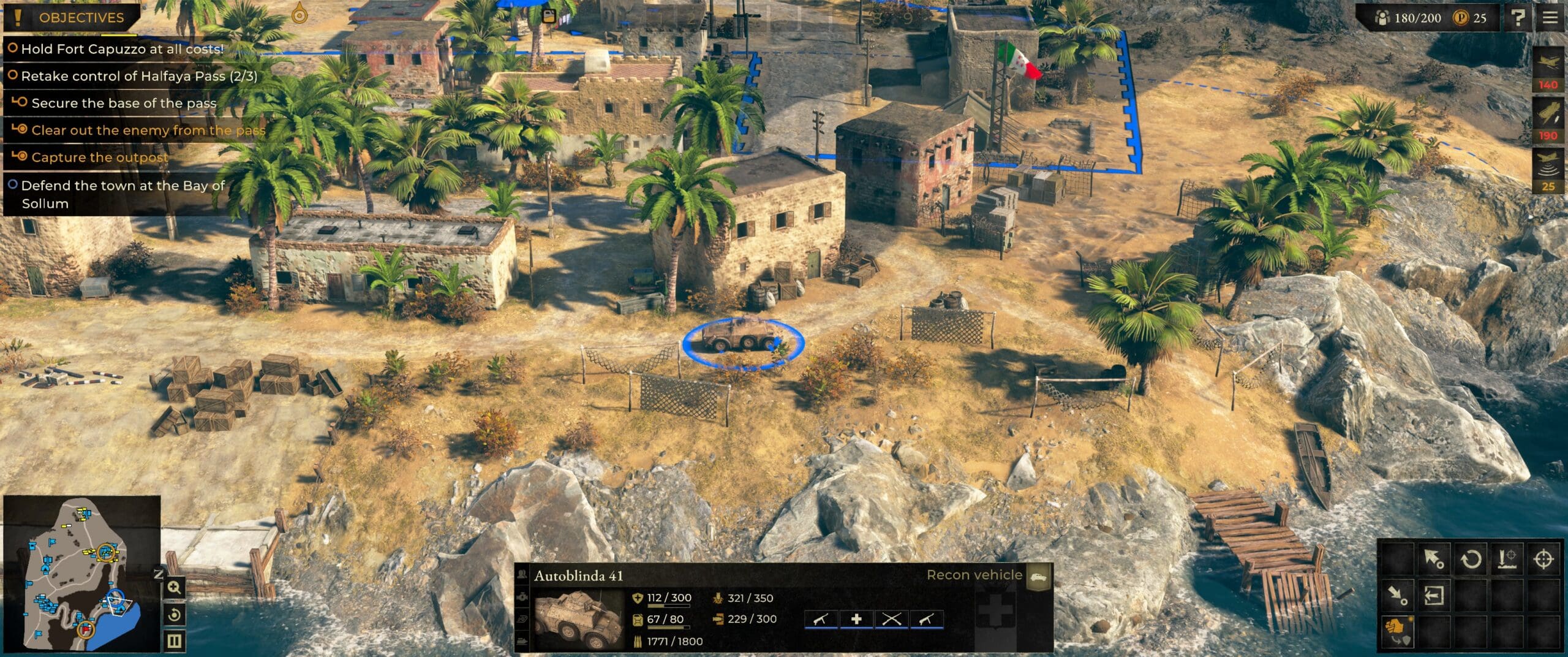Select the Defend the town objective
The height and width of the screenshot is (657, 1568).
pos(123,194)
